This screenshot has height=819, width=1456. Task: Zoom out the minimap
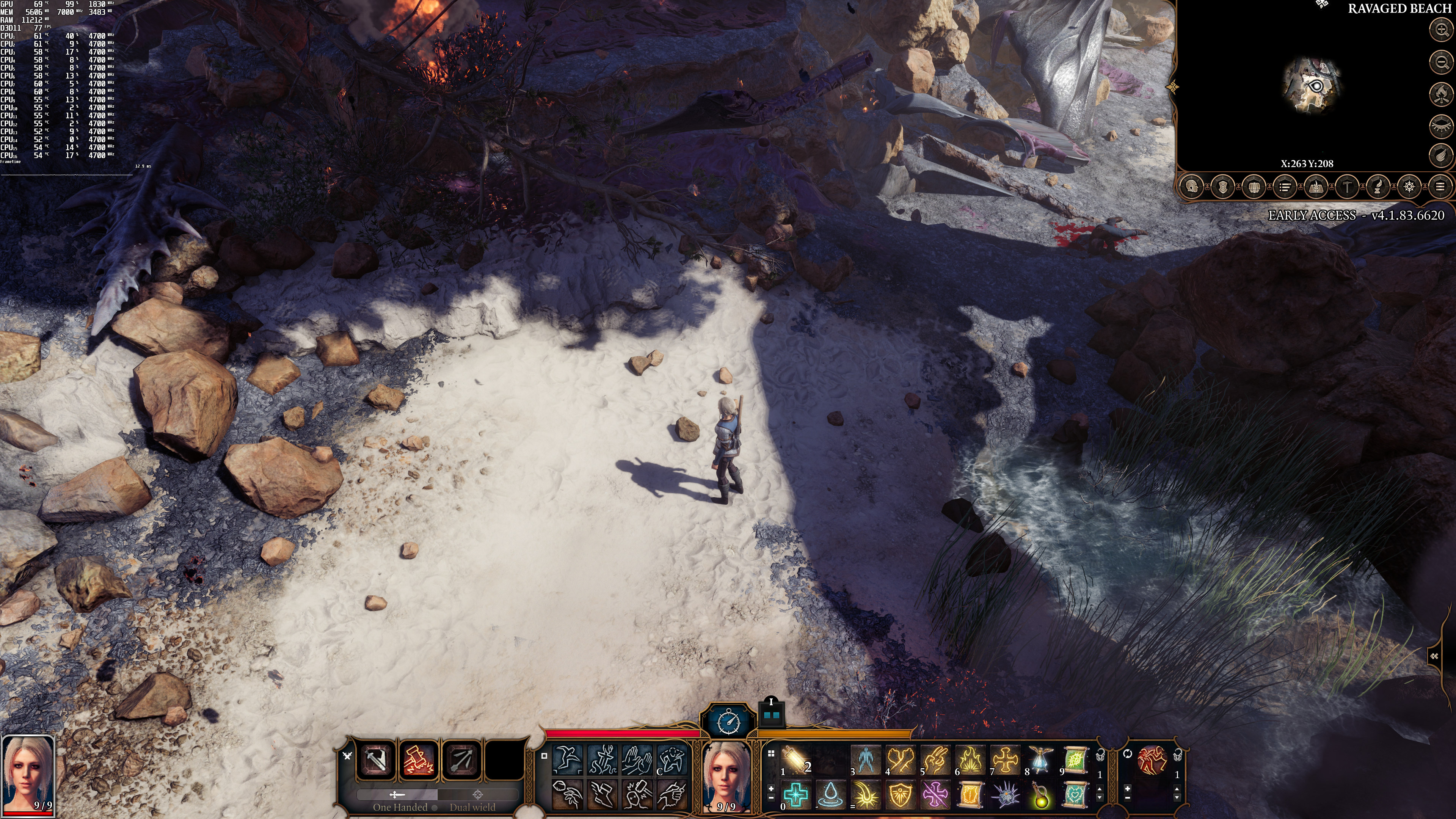coord(1441,61)
